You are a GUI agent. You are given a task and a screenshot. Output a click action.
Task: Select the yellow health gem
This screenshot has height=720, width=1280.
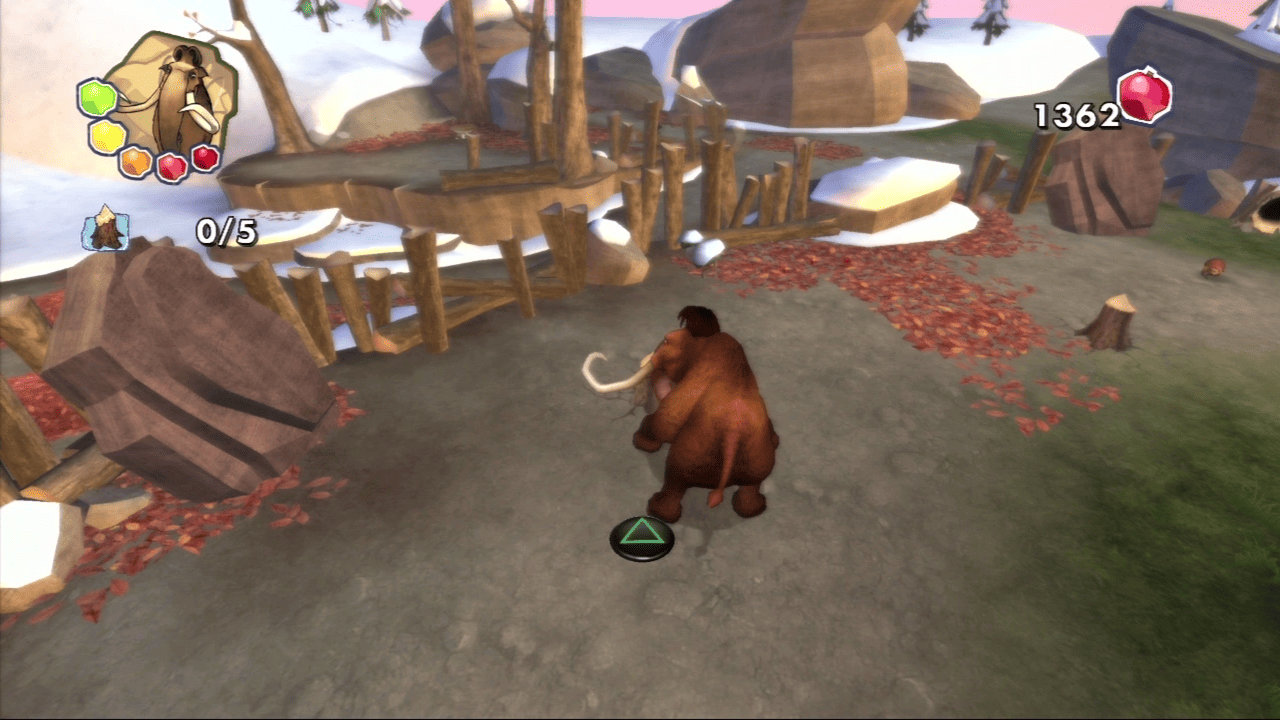(106, 135)
